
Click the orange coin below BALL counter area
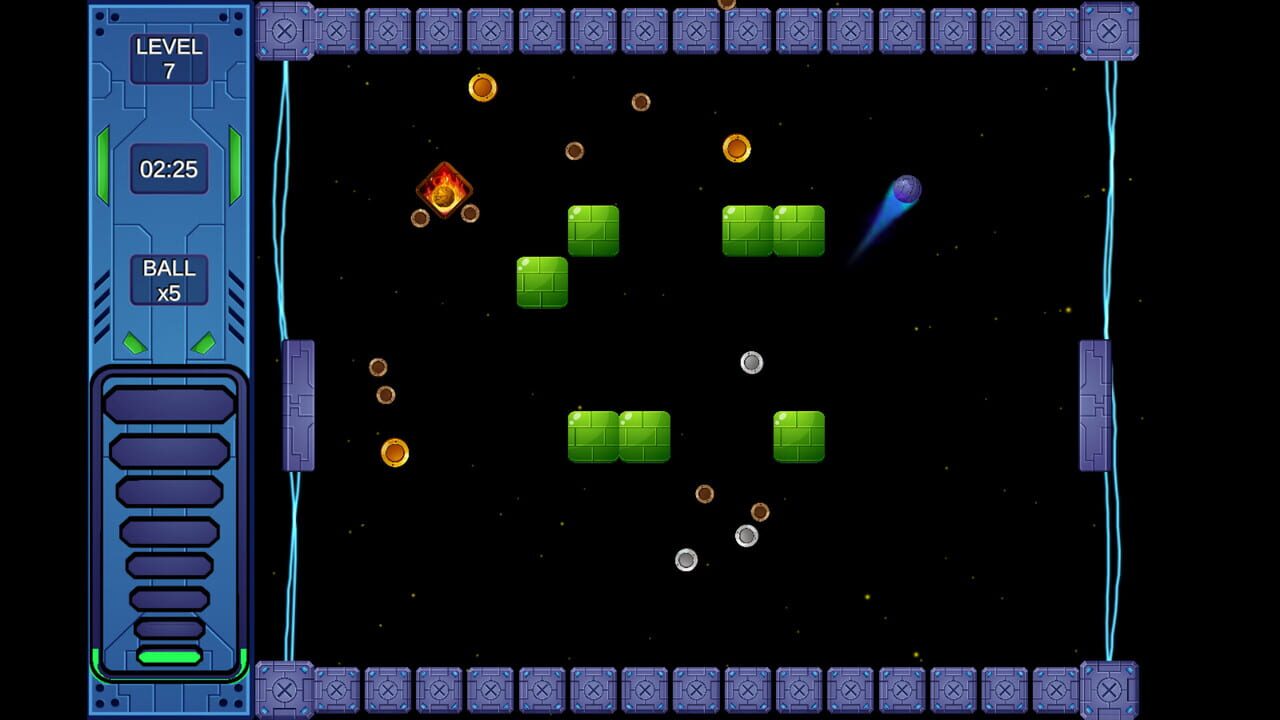(x=395, y=452)
